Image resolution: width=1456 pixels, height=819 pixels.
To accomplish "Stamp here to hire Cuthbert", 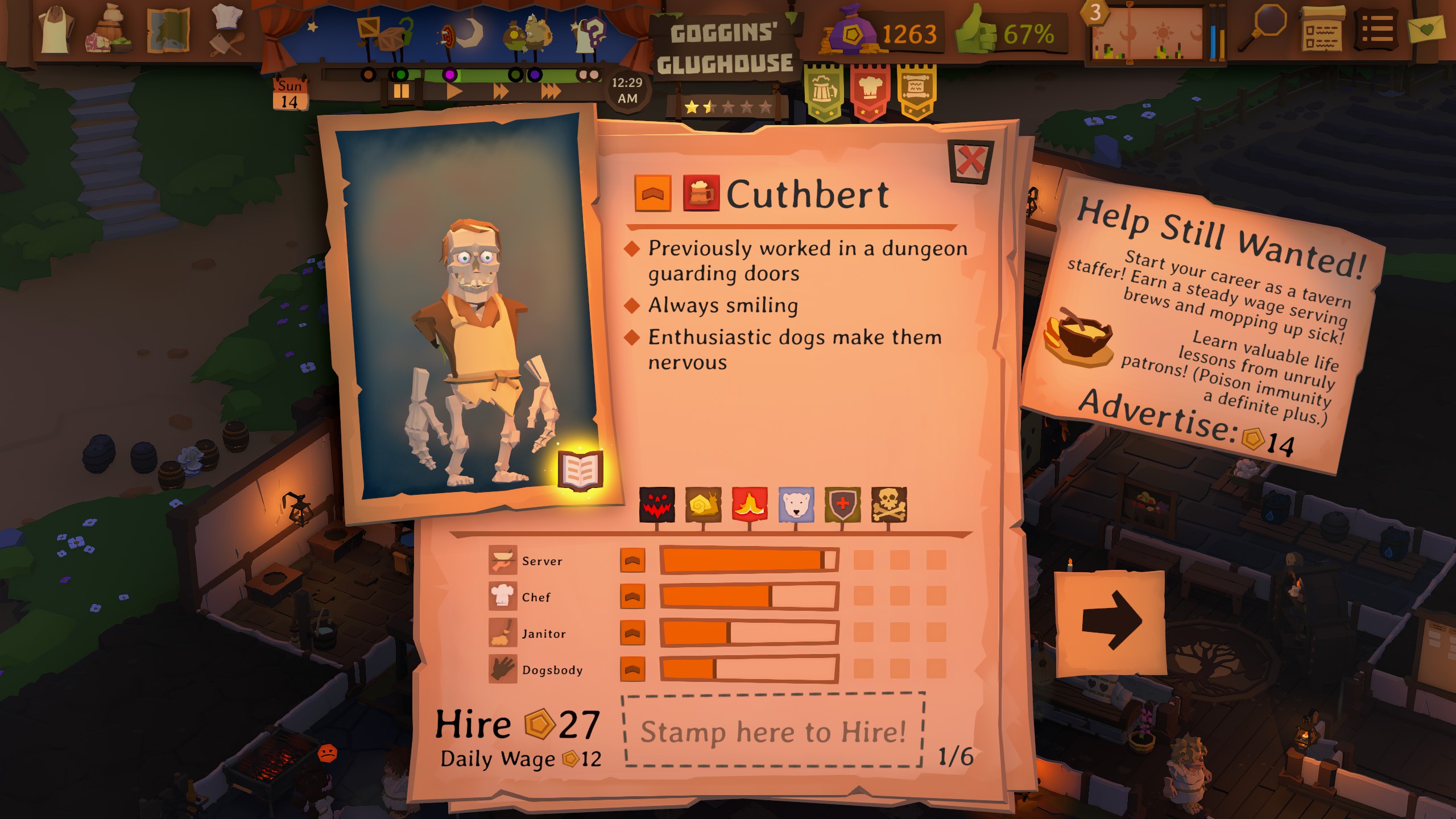I will [772, 731].
